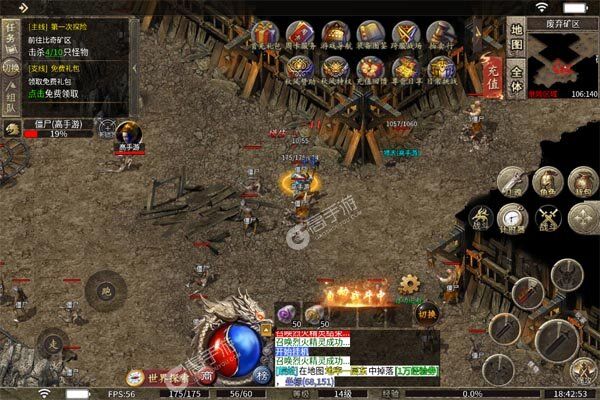Toggle the 跑 run button

[103, 292]
